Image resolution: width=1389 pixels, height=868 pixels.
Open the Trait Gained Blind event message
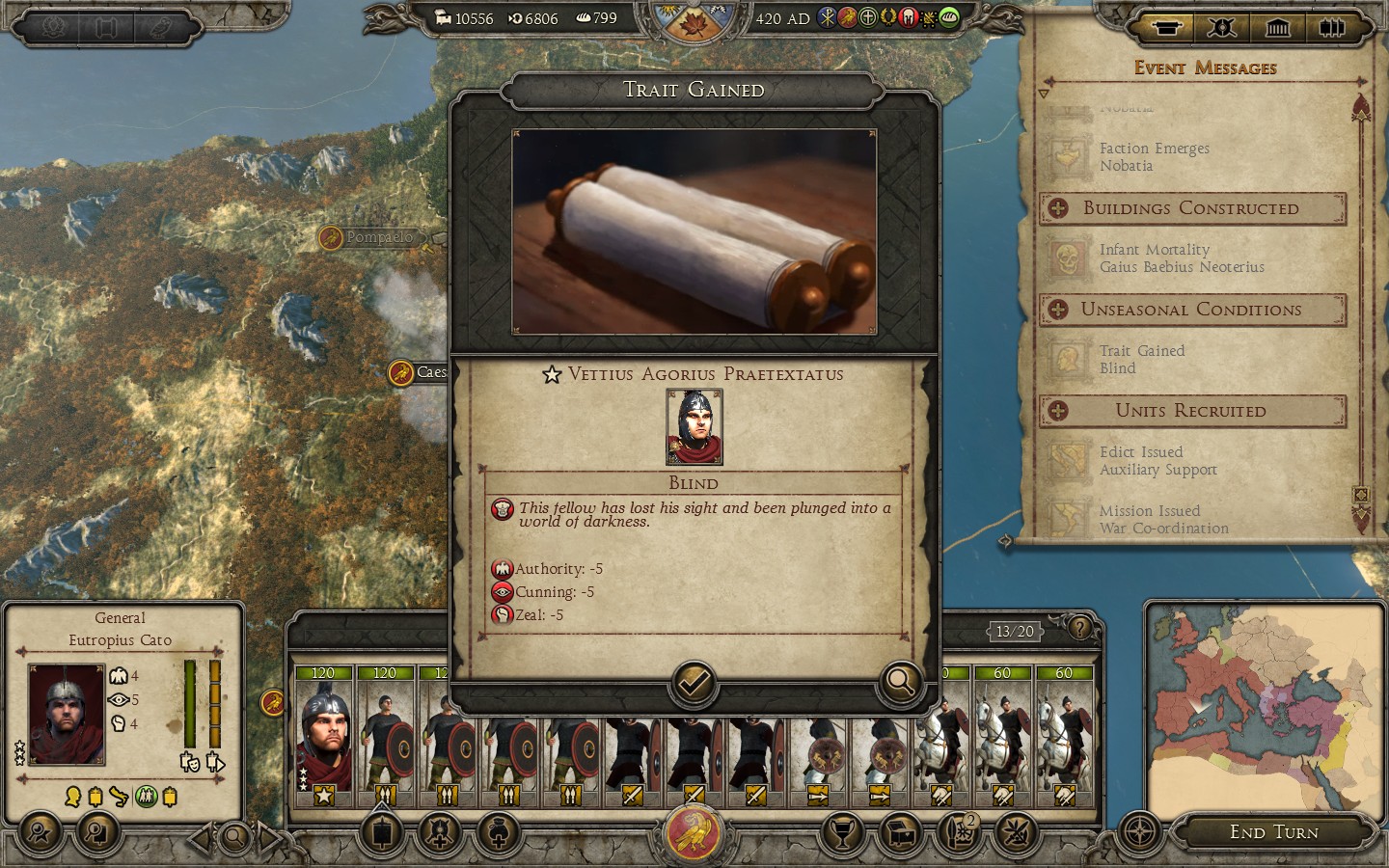1141,360
